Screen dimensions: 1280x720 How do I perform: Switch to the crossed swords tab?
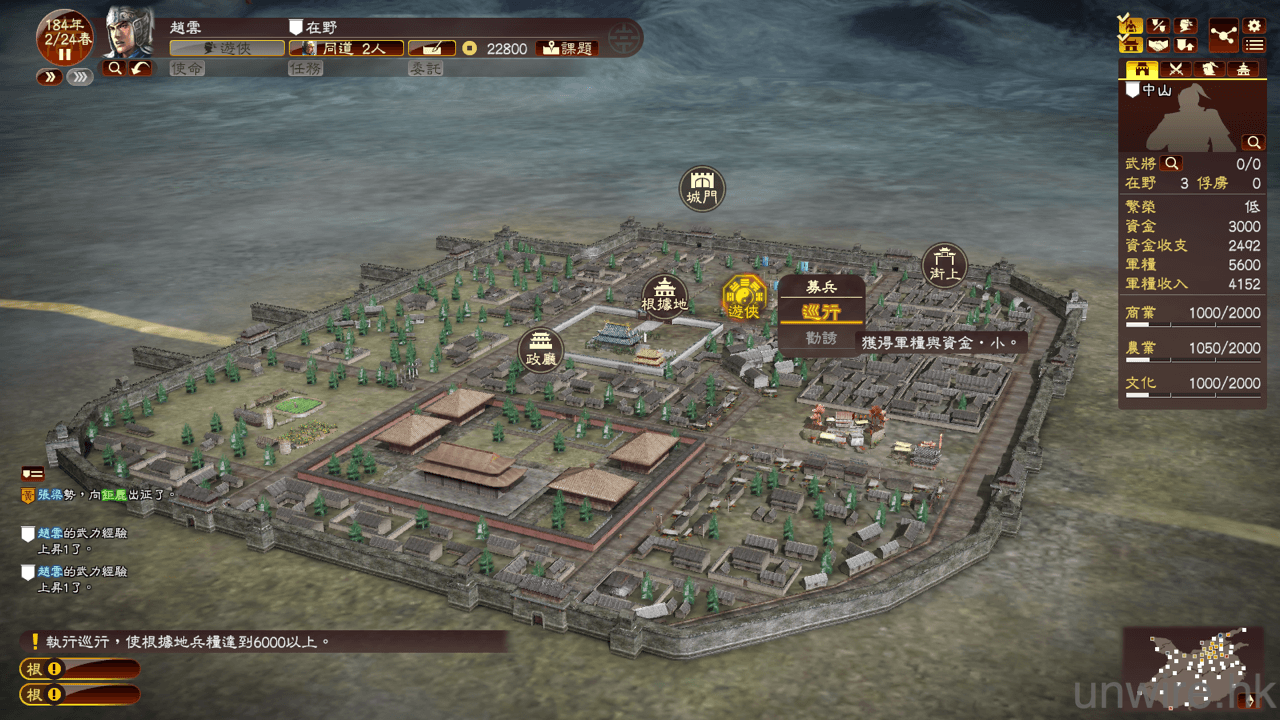(1176, 70)
